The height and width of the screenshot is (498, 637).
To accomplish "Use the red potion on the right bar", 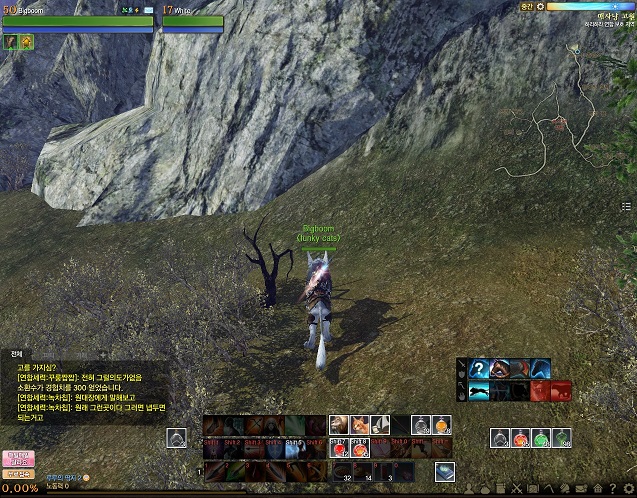I will (x=520, y=438).
